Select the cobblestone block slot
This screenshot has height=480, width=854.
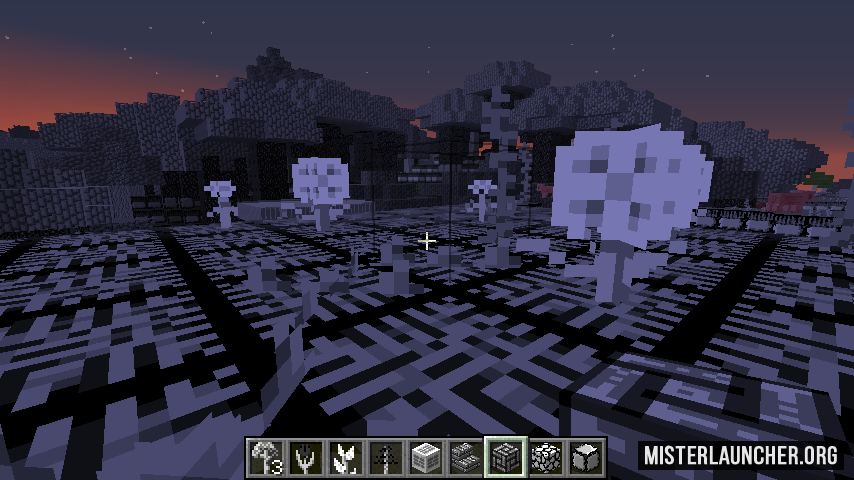[x=546, y=458]
